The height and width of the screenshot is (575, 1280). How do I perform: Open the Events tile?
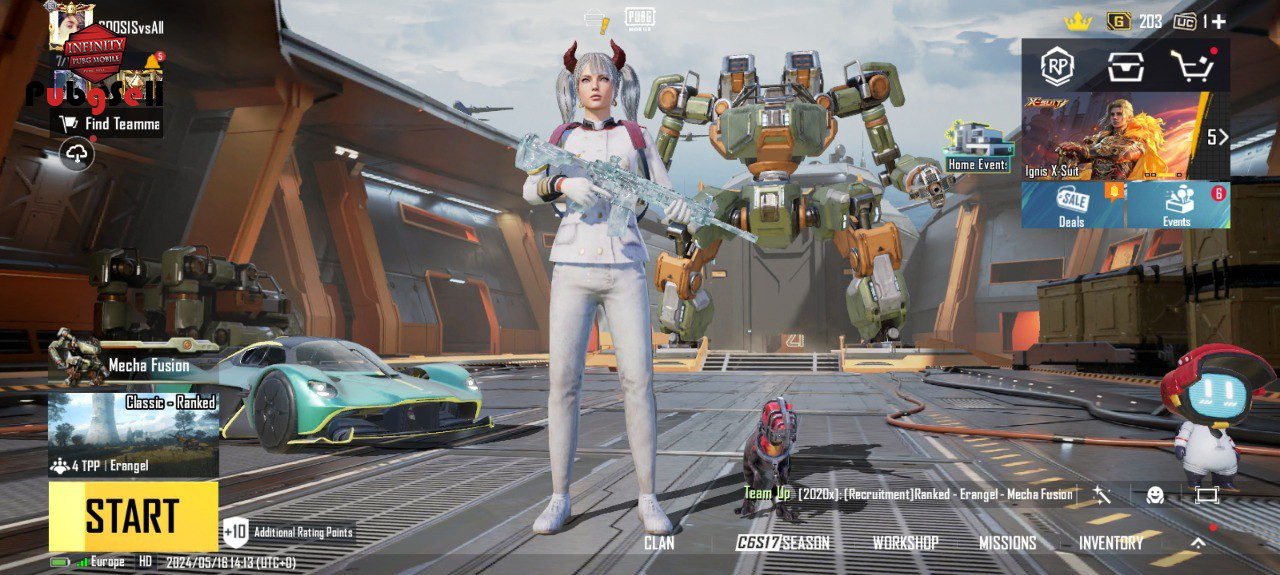1178,205
